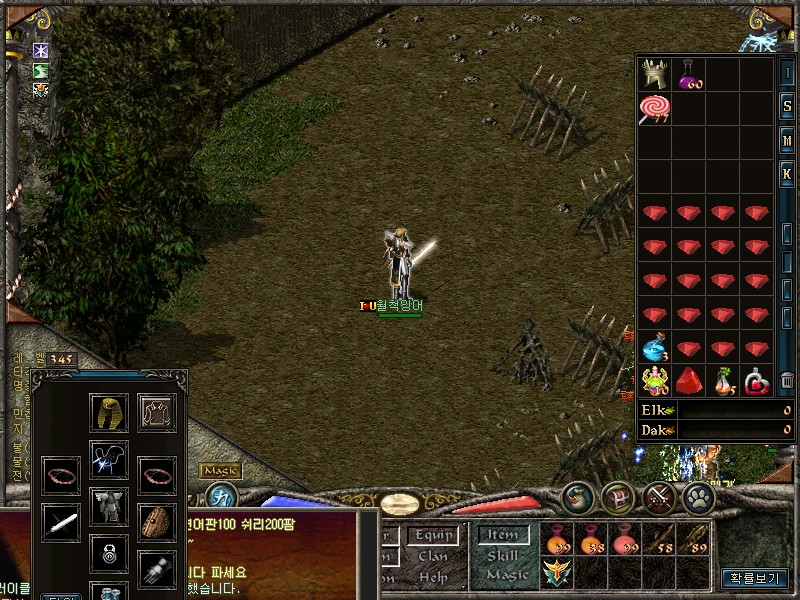Click the round duck icon button
The width and height of the screenshot is (800, 600).
coord(579,497)
